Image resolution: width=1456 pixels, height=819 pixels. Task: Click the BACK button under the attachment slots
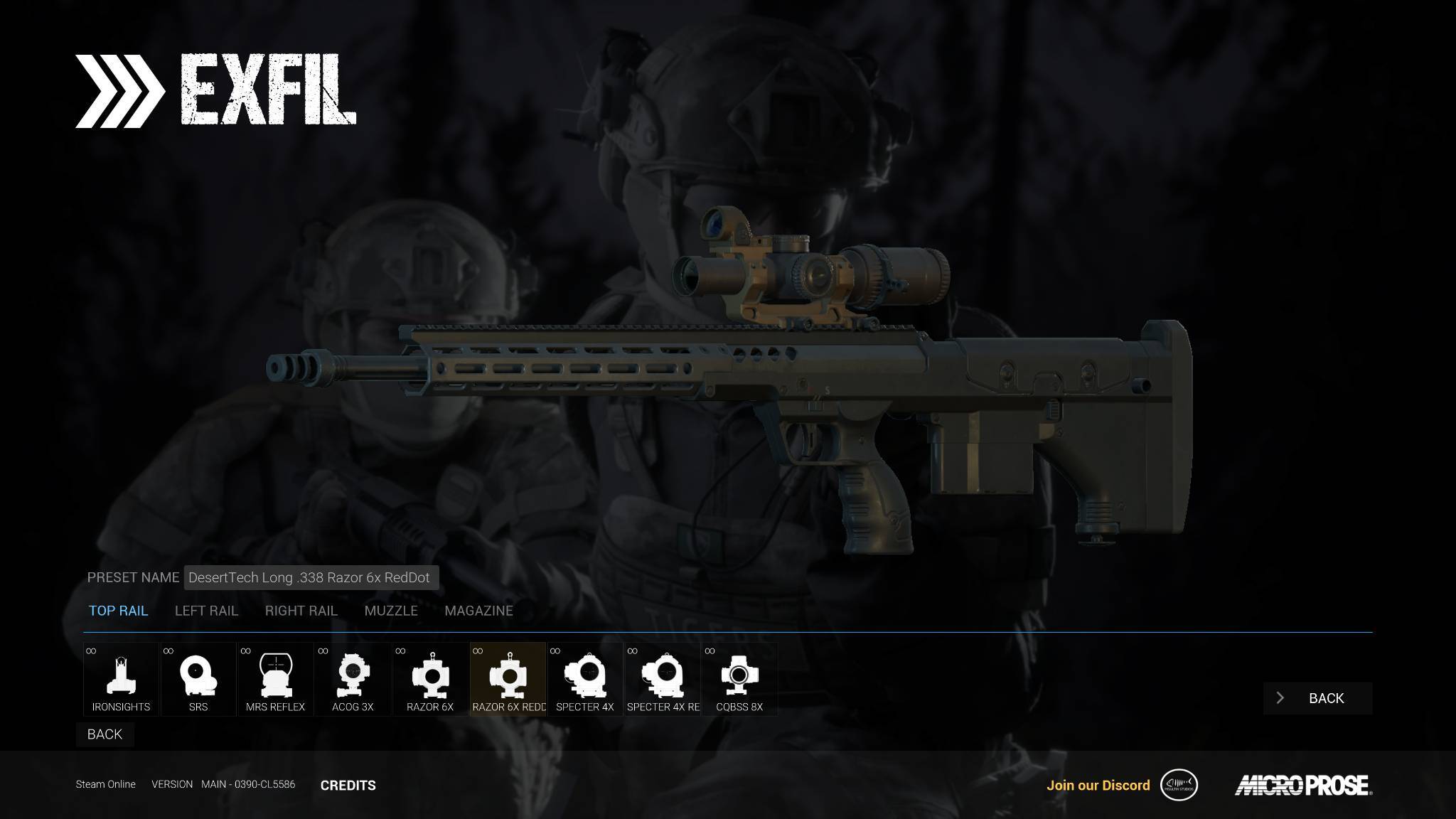(105, 734)
